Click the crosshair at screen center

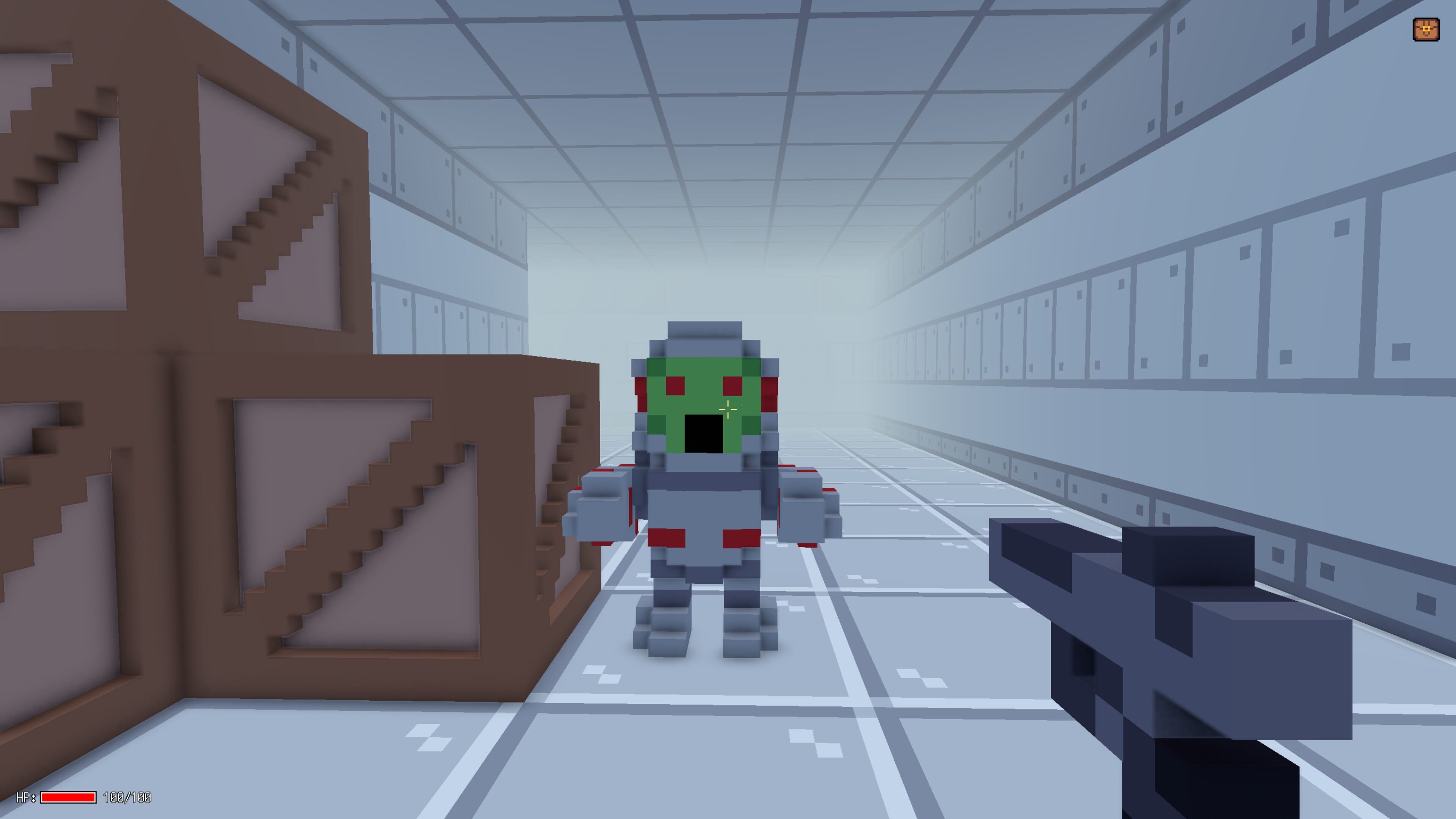point(728,409)
